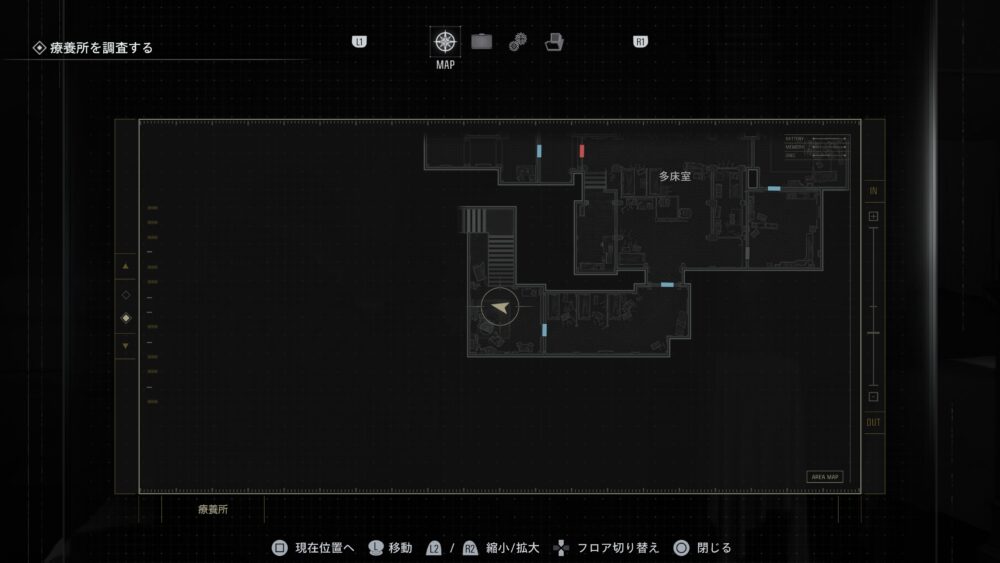The width and height of the screenshot is (1000, 563).
Task: Click the map zoom slider track
Action: coord(873,306)
